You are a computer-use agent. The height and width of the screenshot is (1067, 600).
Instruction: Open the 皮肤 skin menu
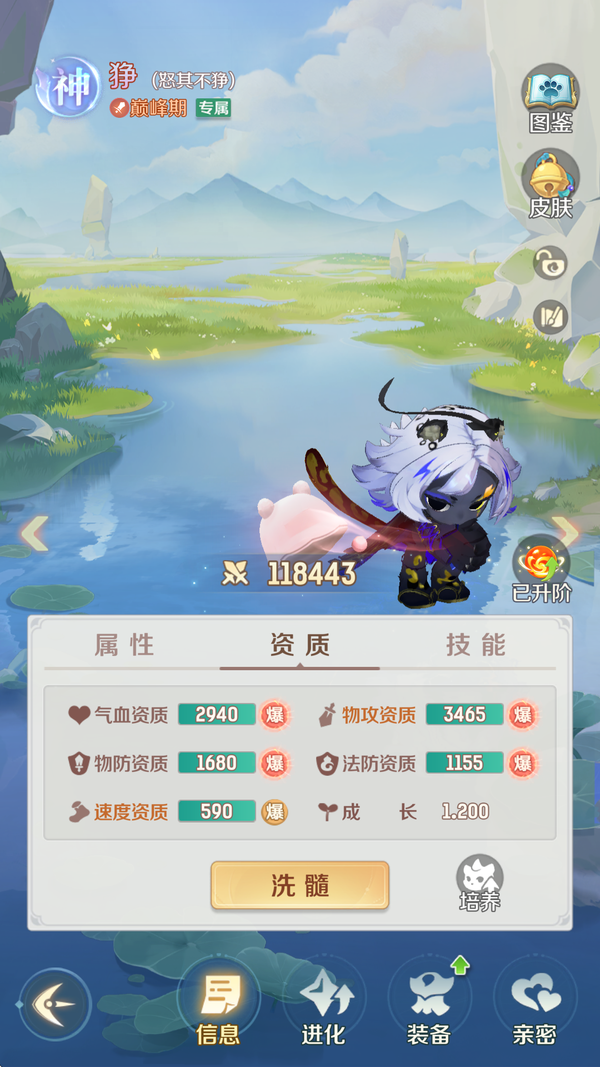tap(550, 183)
